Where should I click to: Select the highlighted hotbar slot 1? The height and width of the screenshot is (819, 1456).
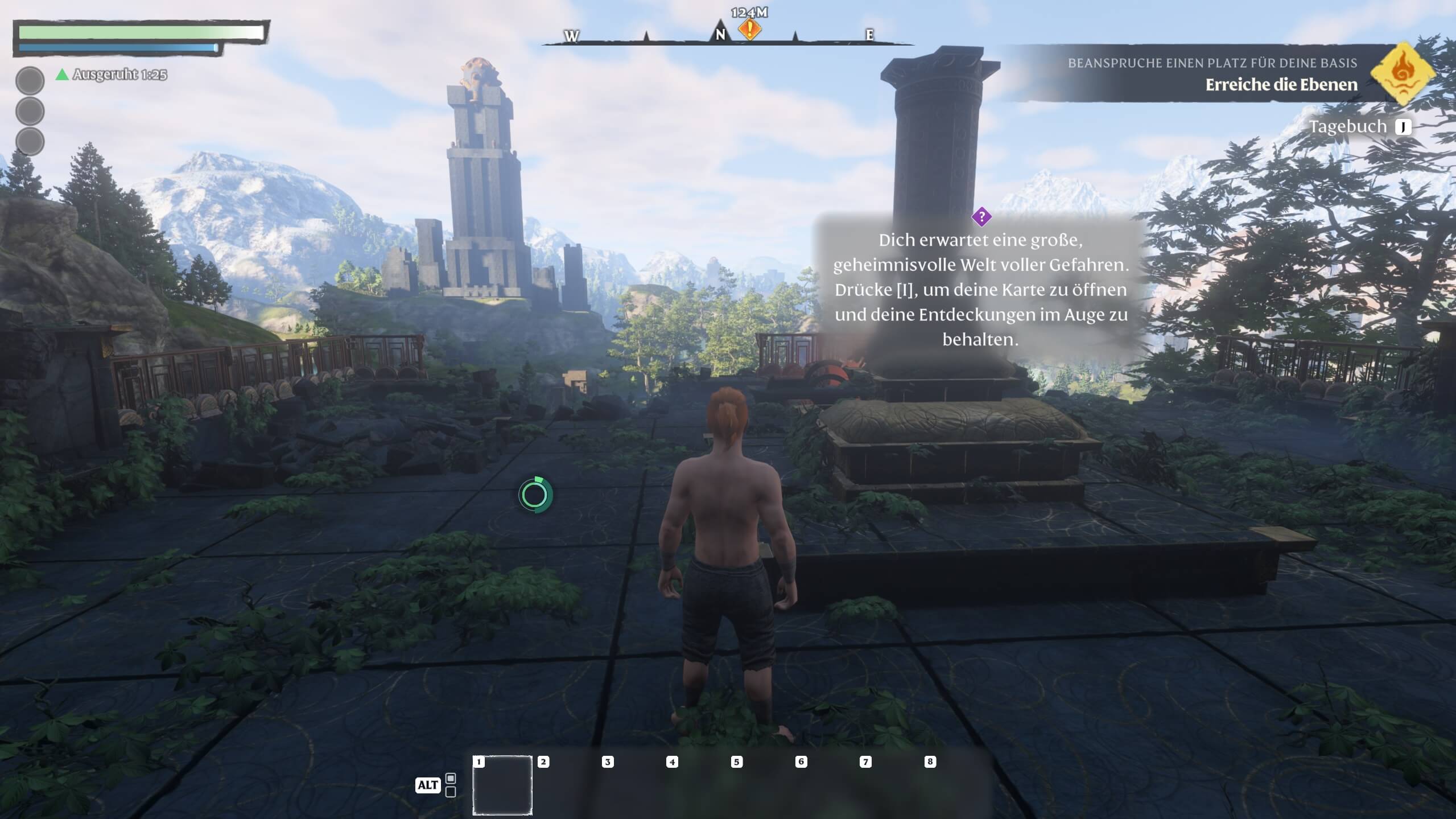502,785
